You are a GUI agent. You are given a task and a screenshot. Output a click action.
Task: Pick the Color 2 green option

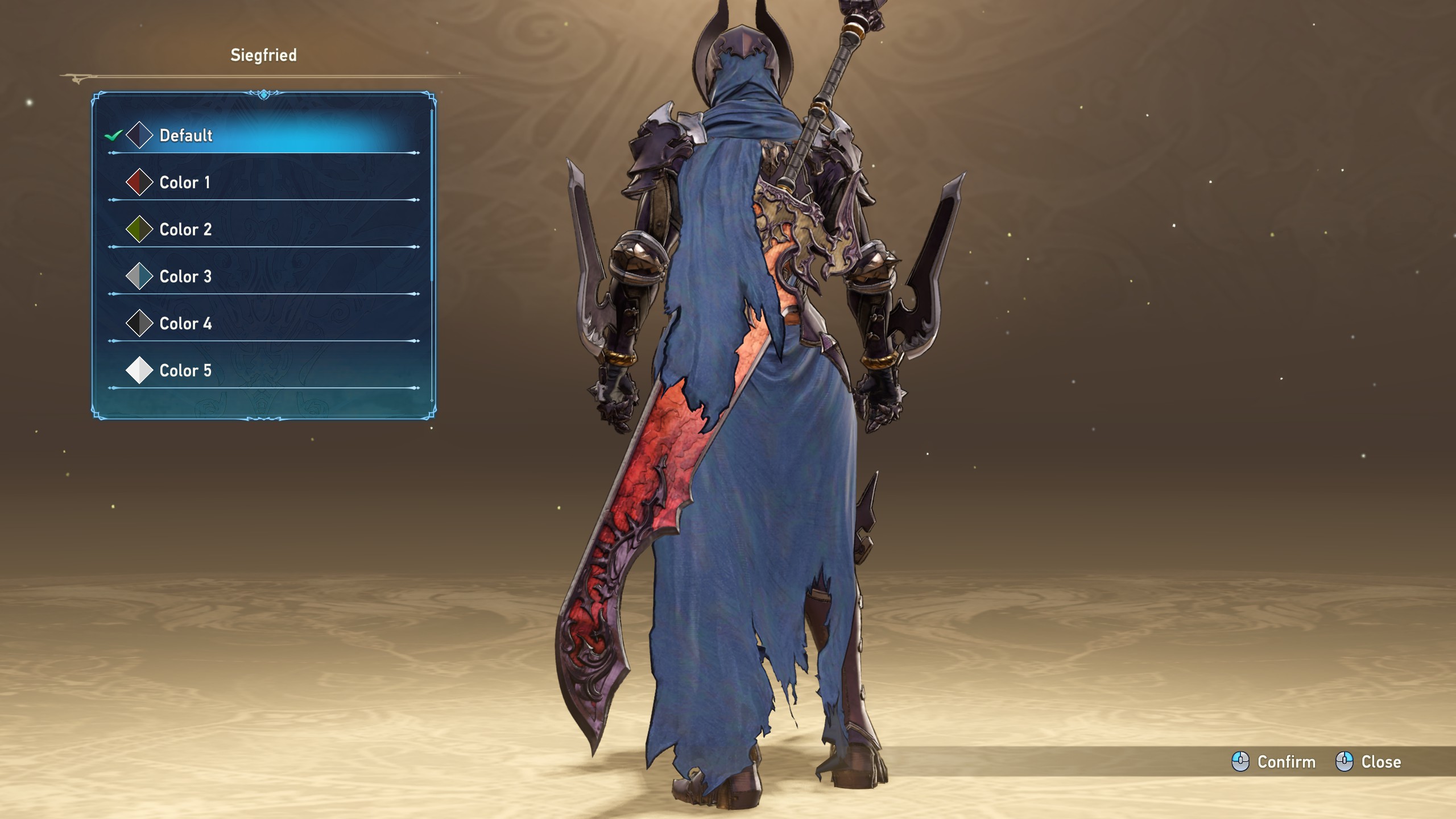click(x=185, y=230)
